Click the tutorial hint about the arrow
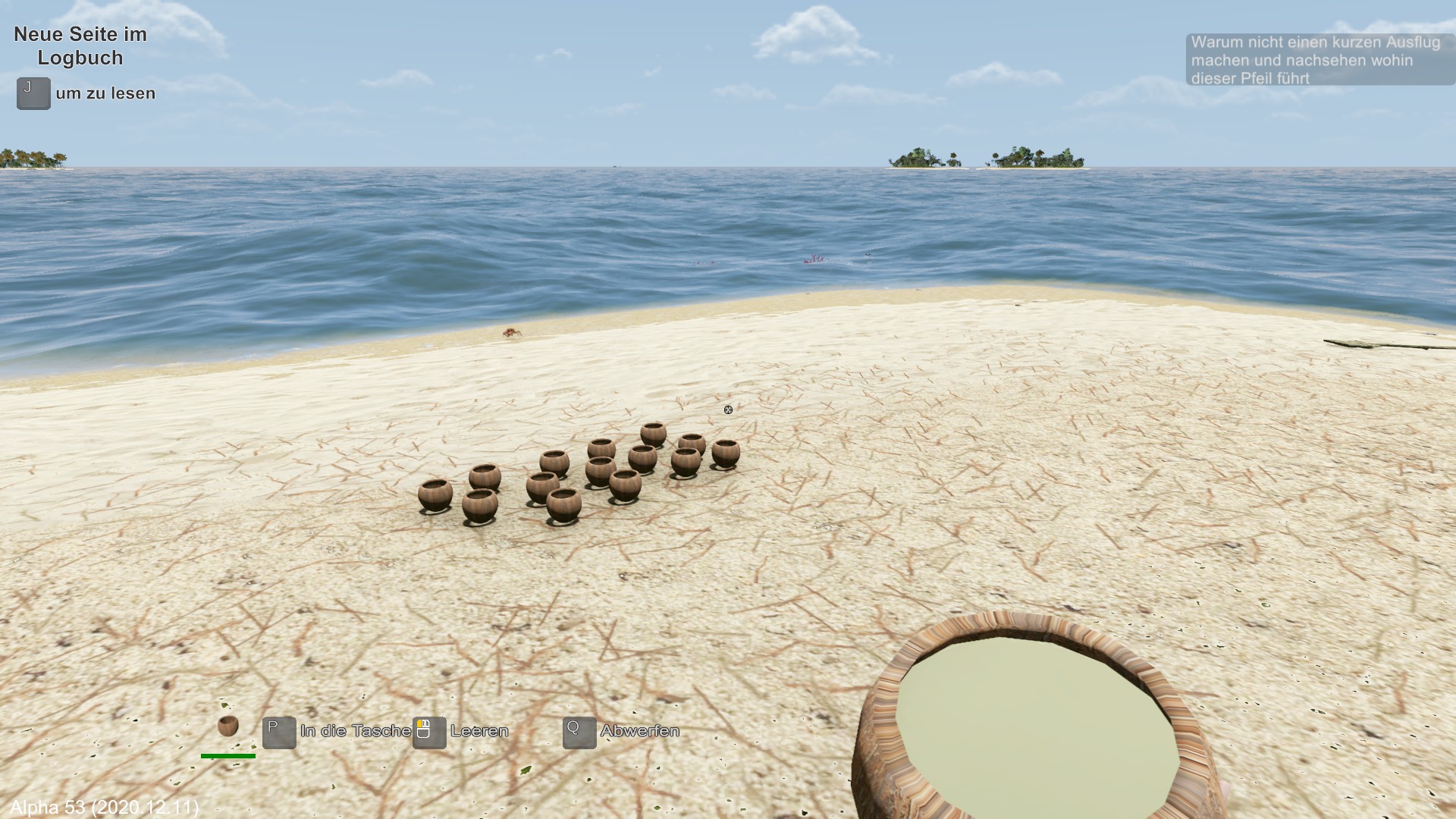Screen dimensions: 1456x819 coord(1318,60)
